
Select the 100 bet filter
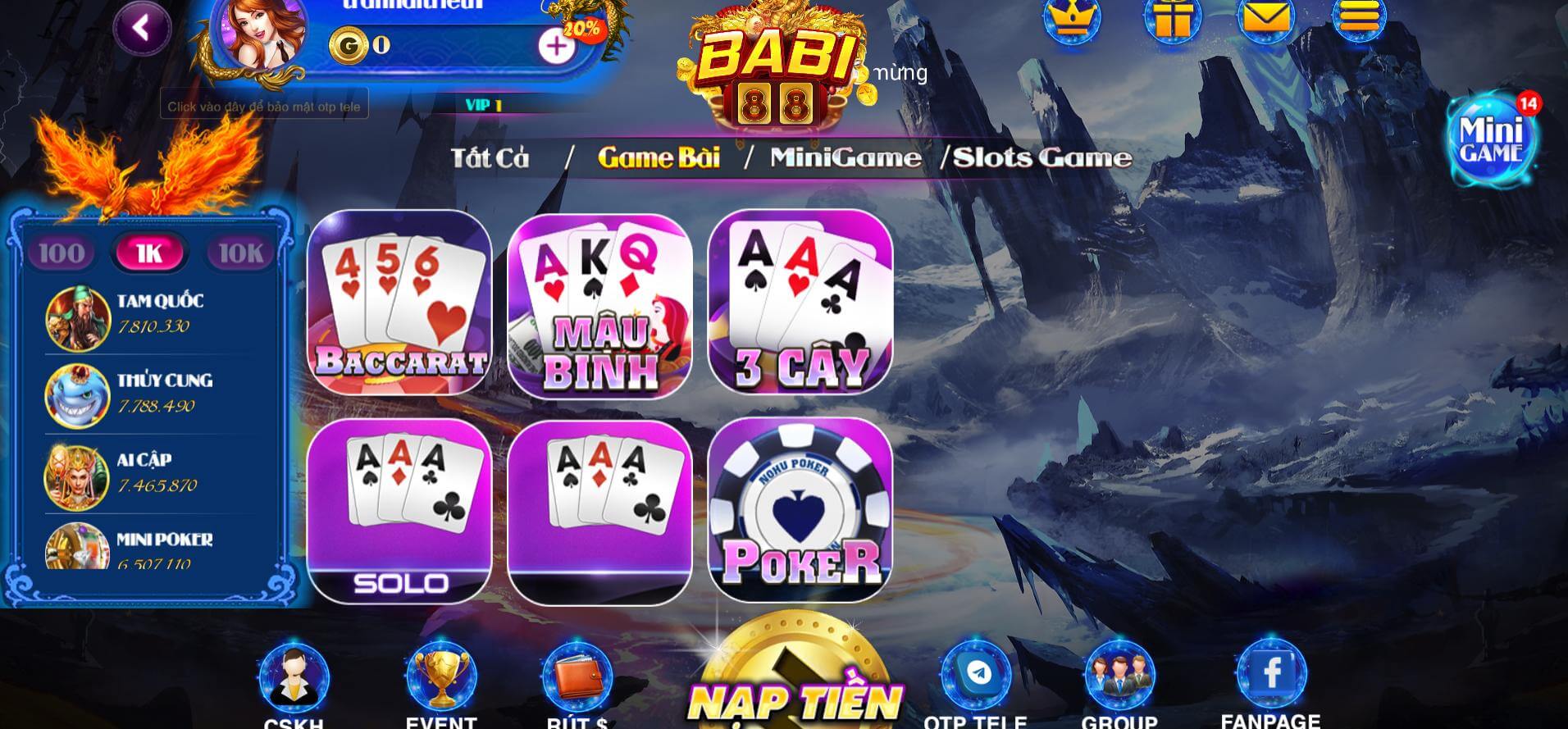click(x=61, y=252)
